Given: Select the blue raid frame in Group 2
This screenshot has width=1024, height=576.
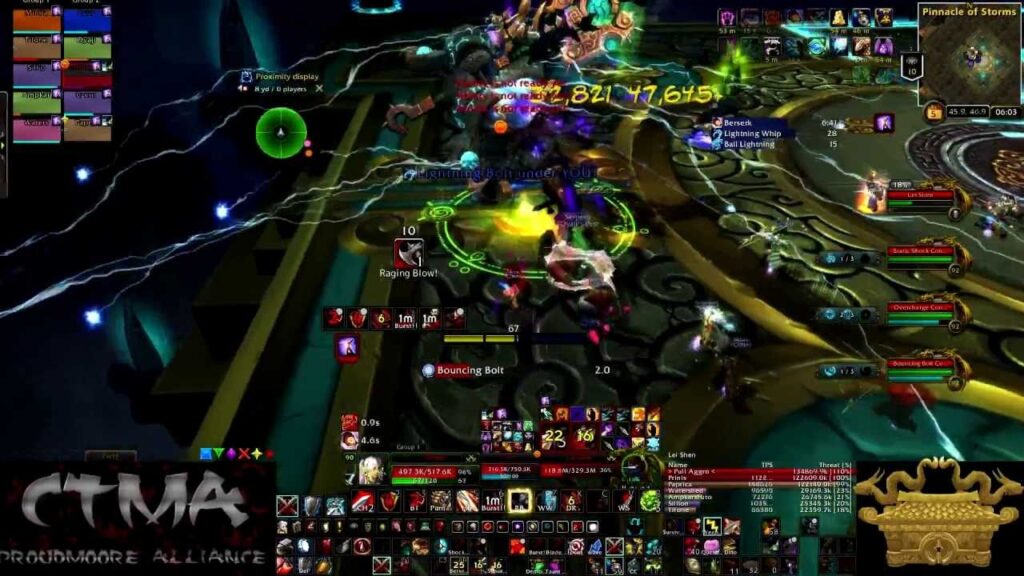Looking at the screenshot, I should click(87, 22).
